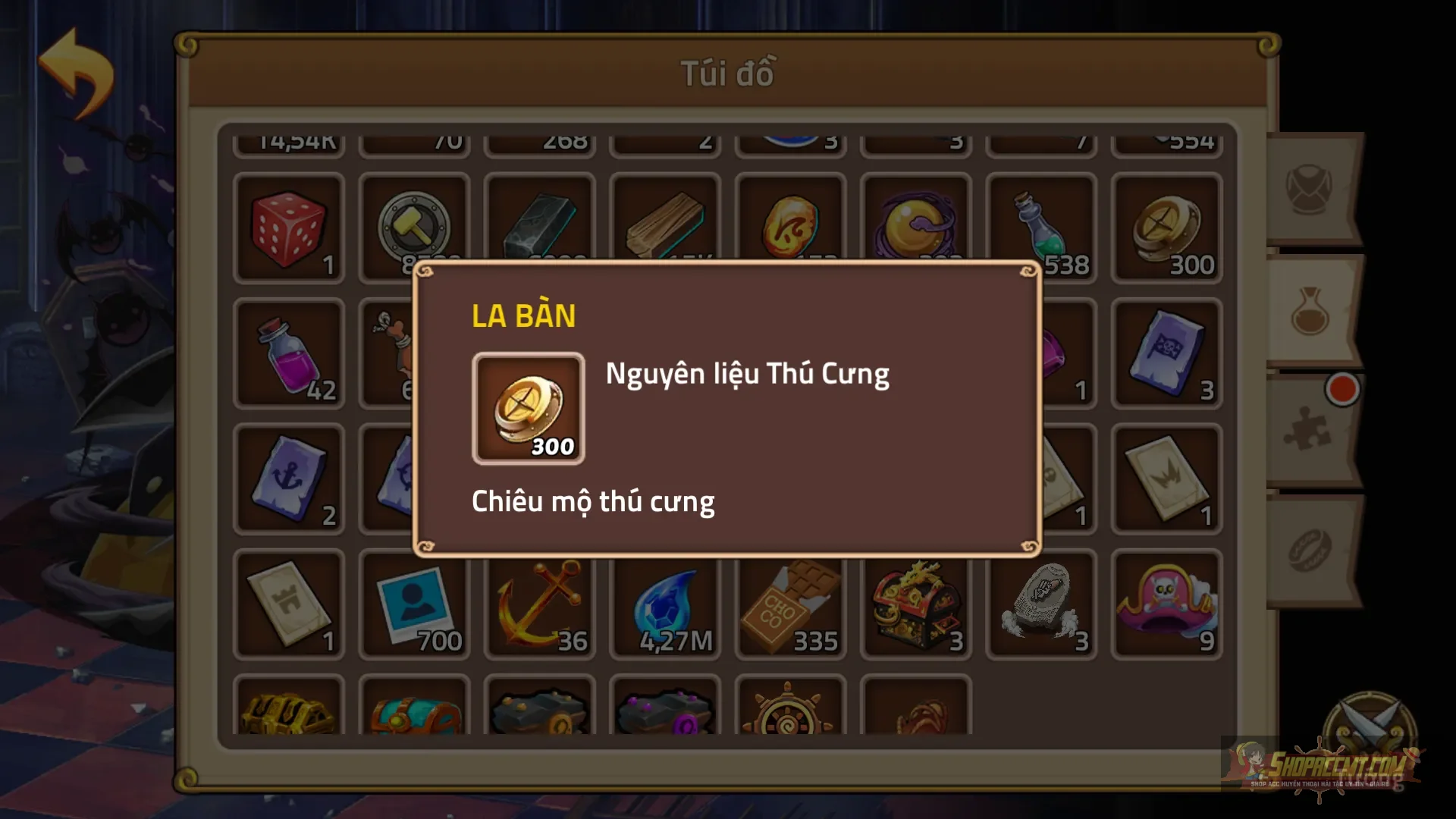Select the chocolate bar item showing 335

[x=789, y=603]
